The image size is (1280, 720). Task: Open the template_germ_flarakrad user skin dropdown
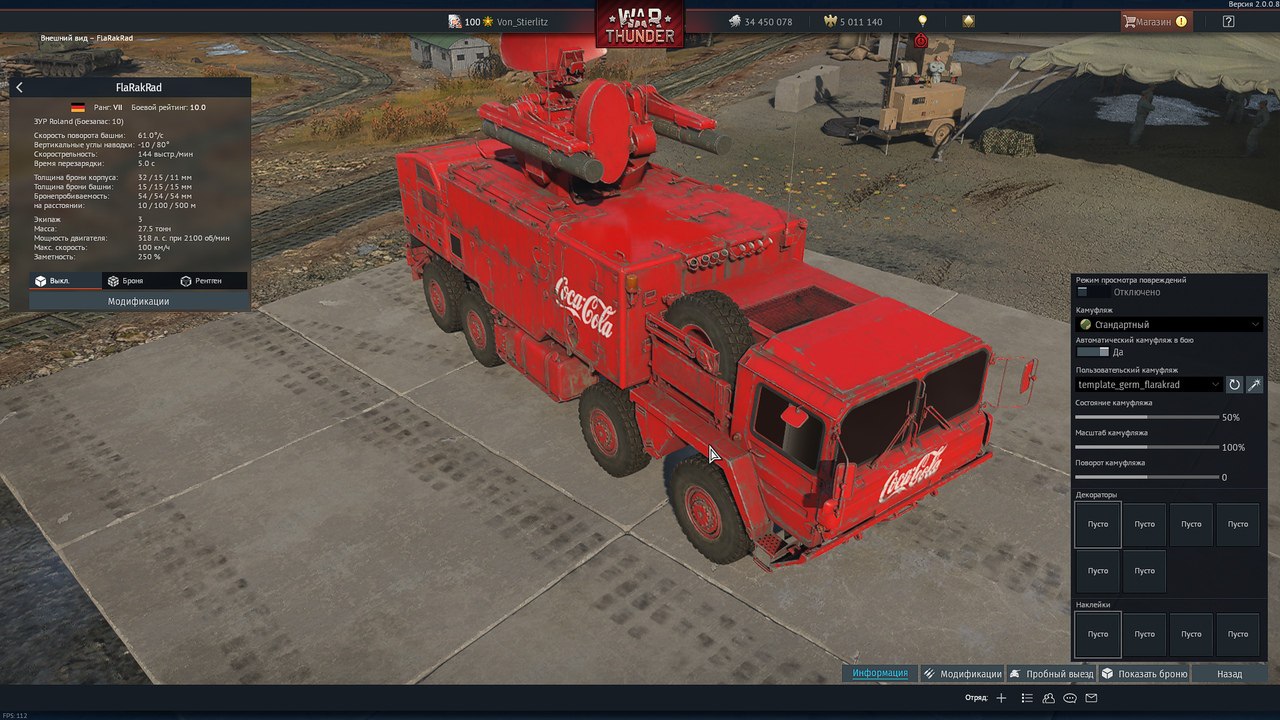(x=1149, y=384)
